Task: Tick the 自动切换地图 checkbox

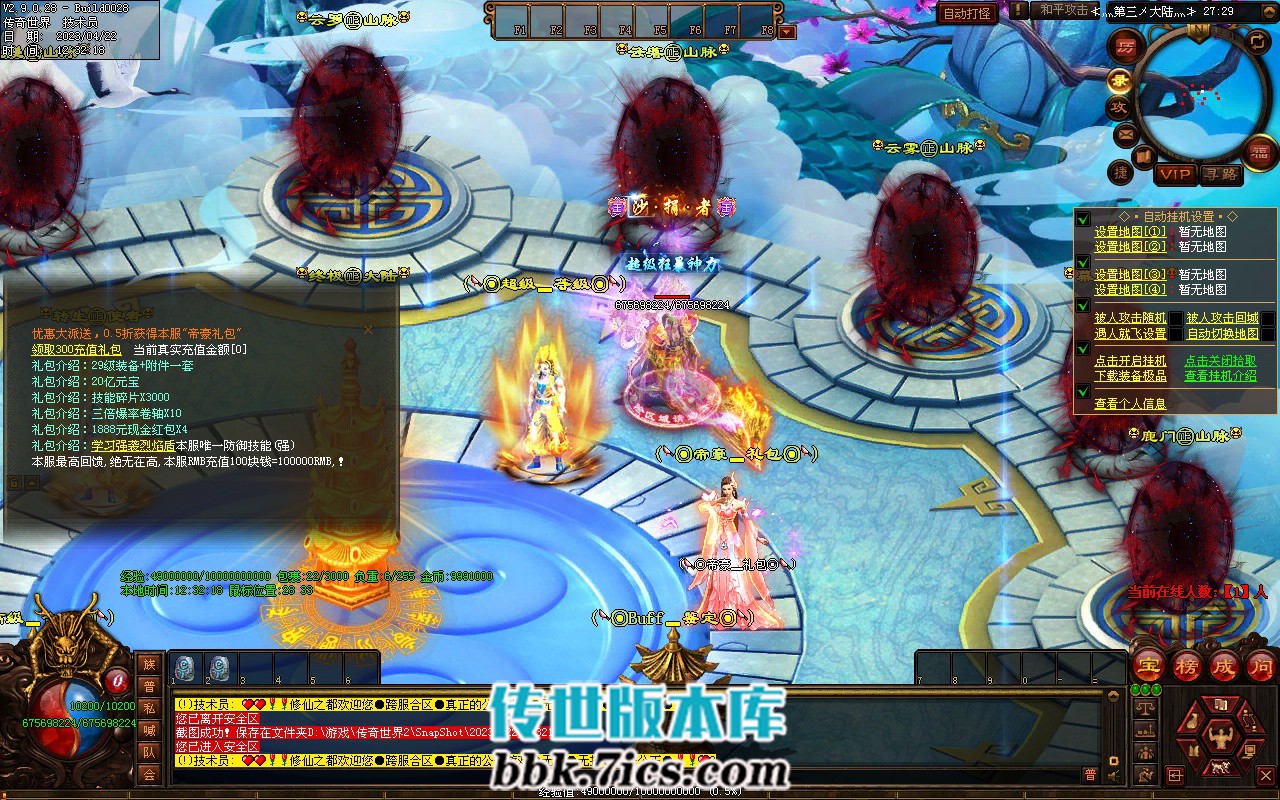Action: [1267, 334]
